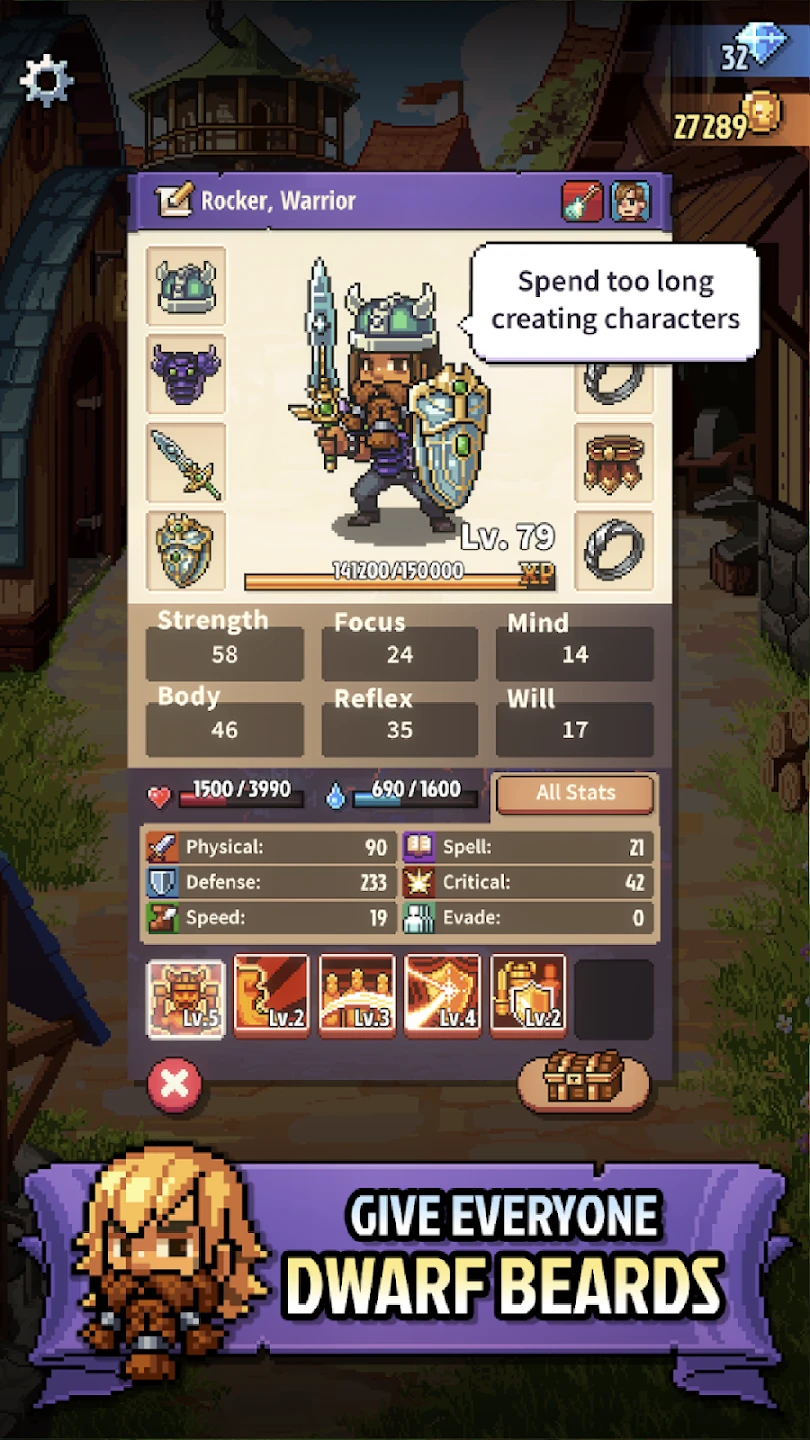Select the red-gold belt slot
This screenshot has width=810, height=1440.
[x=614, y=462]
